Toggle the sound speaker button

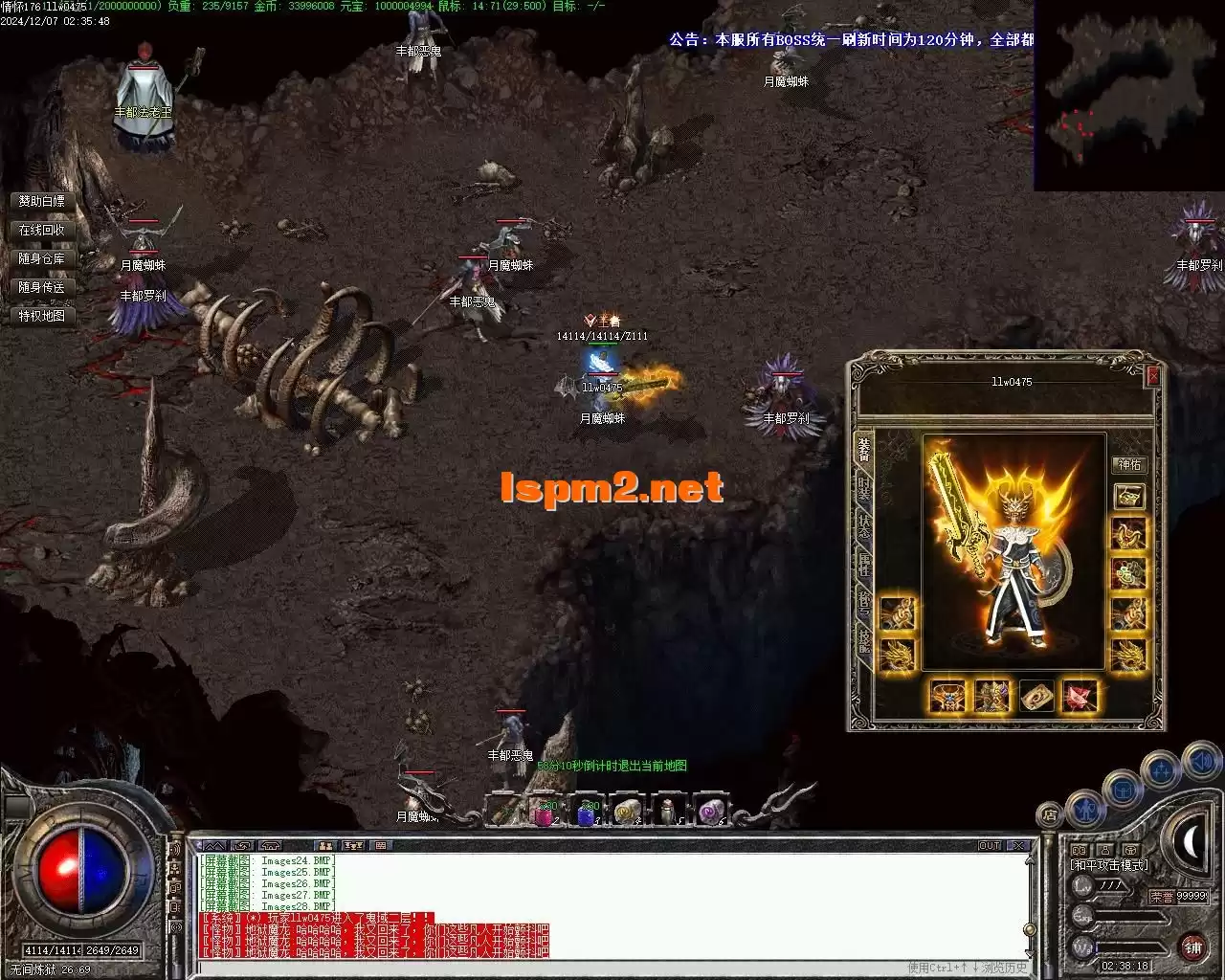click(x=1200, y=762)
